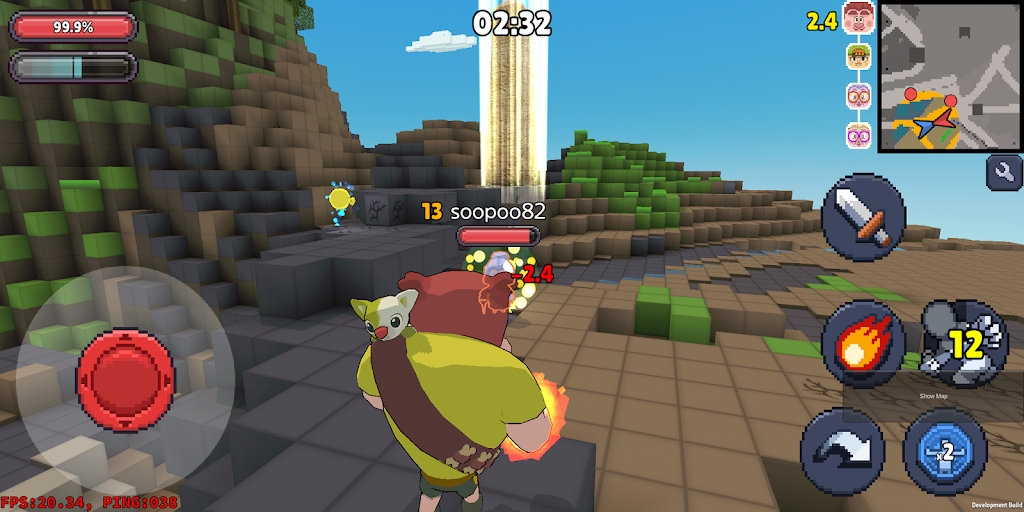Select the purple-glasses player portrait
Image resolution: width=1024 pixels, height=512 pixels.
tap(858, 135)
